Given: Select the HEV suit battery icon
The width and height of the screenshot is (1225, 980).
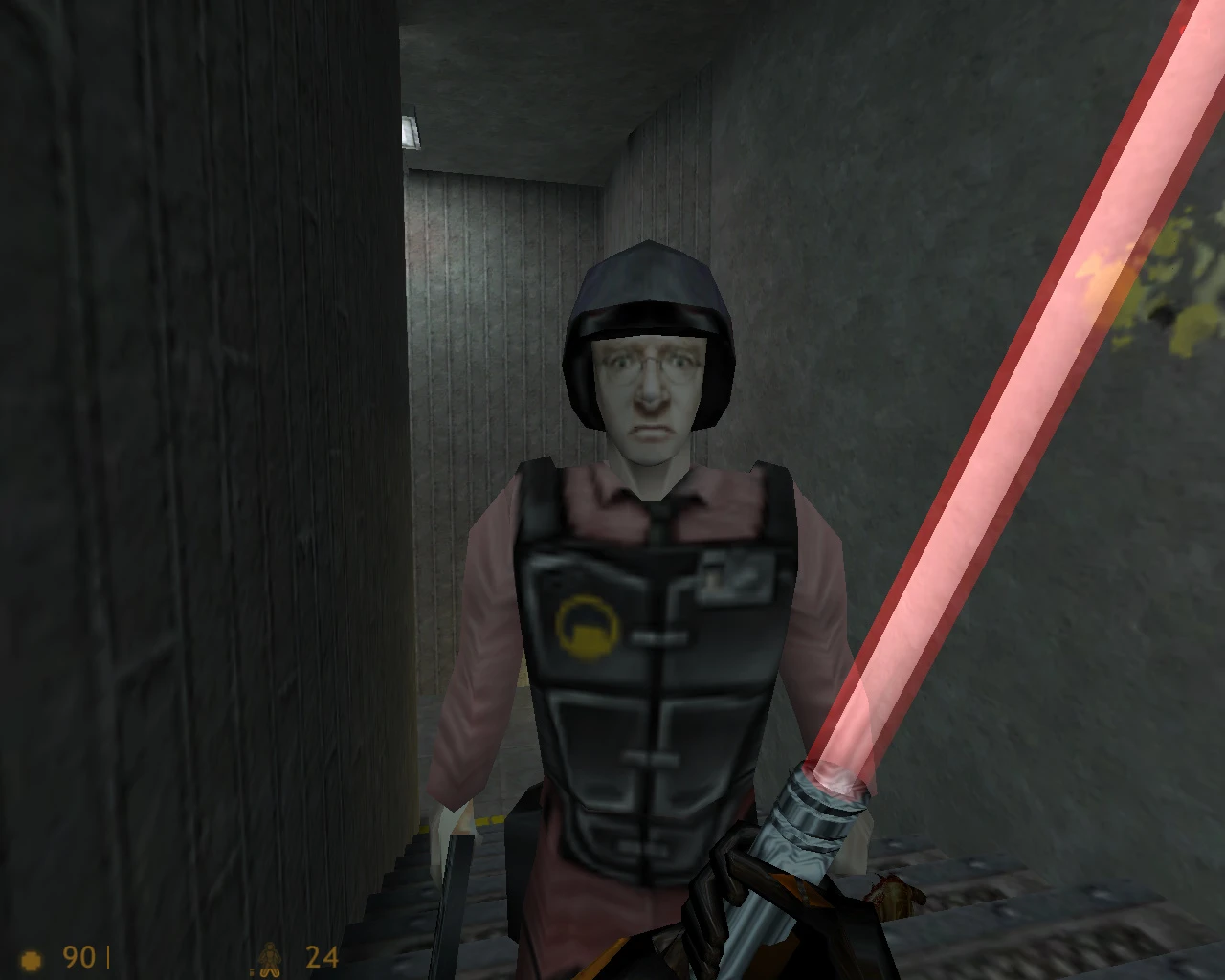Looking at the screenshot, I should [x=271, y=955].
